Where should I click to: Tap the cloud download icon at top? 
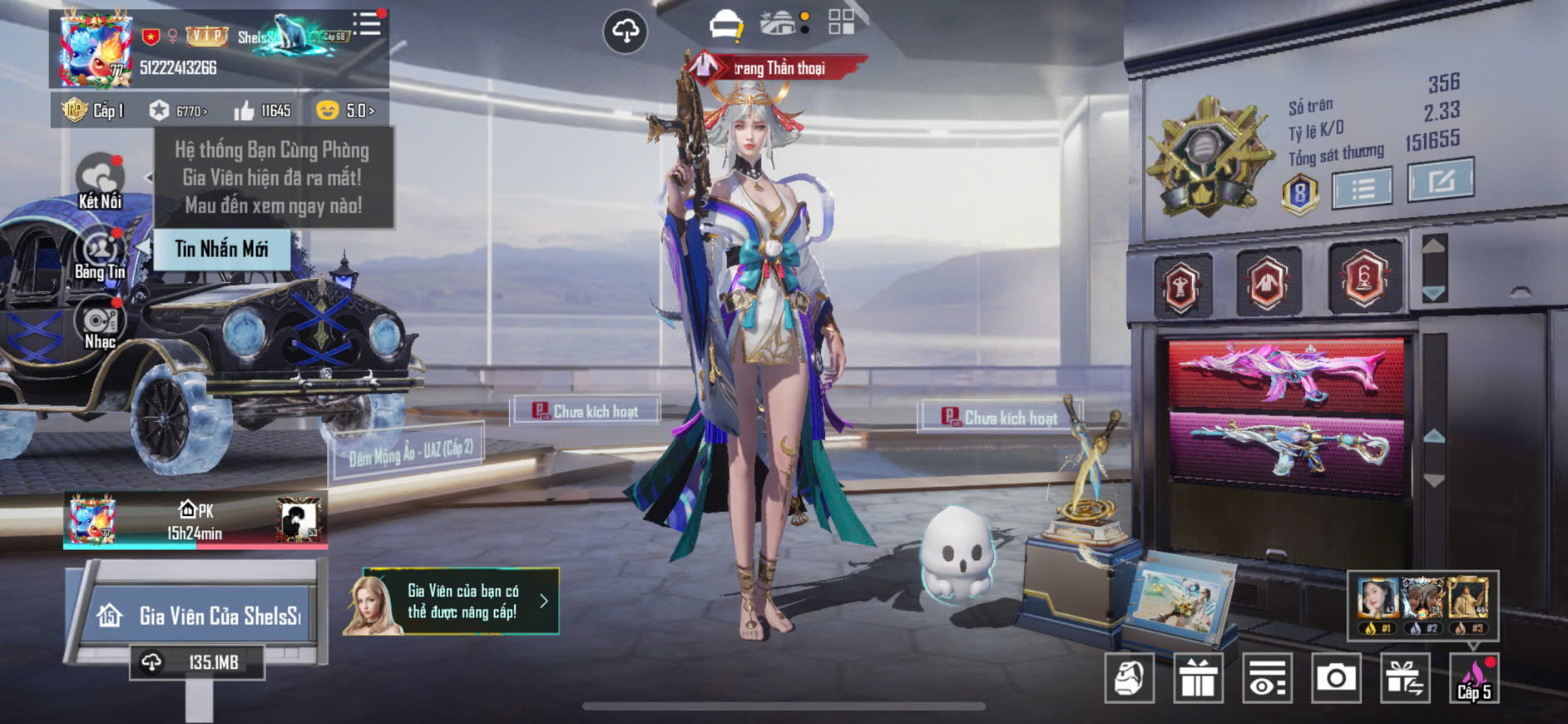(625, 32)
